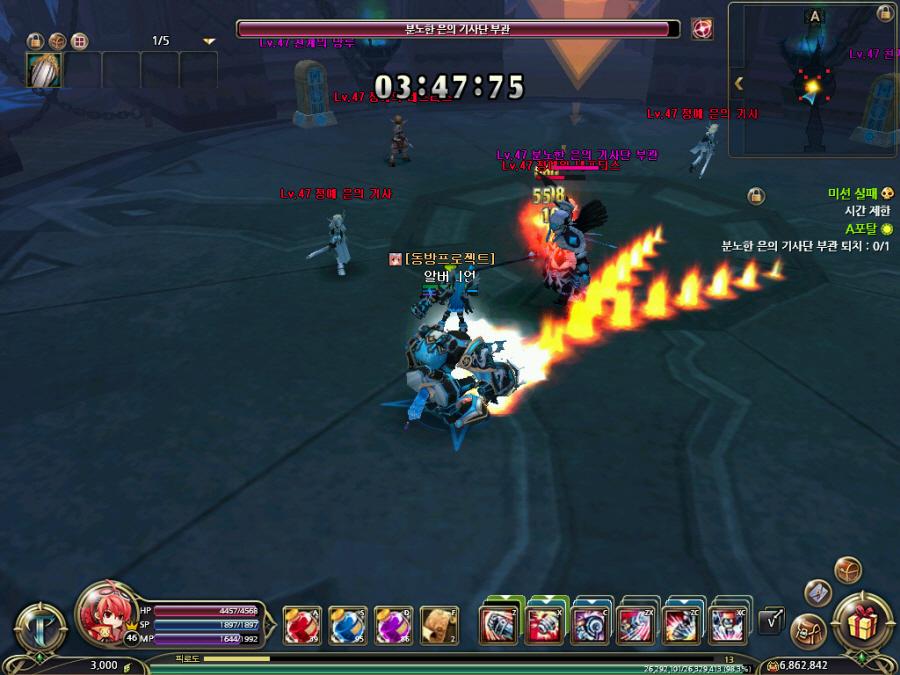
Task: Click the red grid icon above the buff slots
Action: [80, 41]
